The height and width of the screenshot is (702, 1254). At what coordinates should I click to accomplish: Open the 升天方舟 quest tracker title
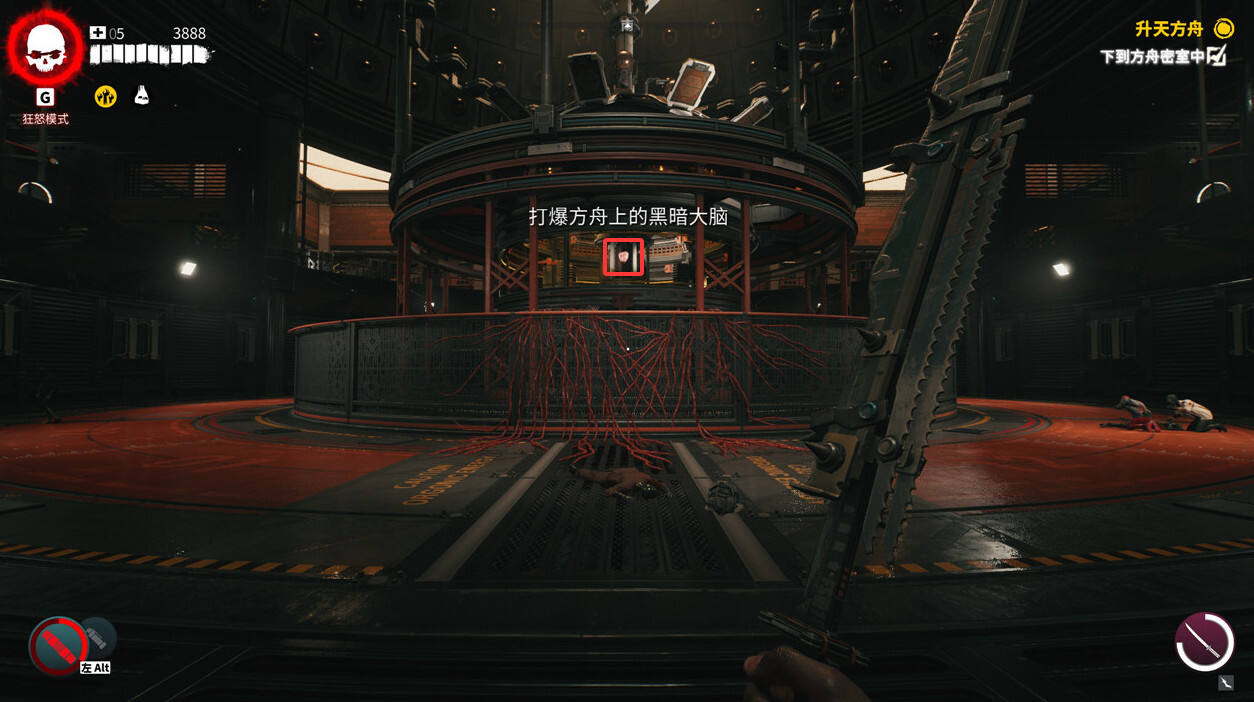(x=1168, y=29)
